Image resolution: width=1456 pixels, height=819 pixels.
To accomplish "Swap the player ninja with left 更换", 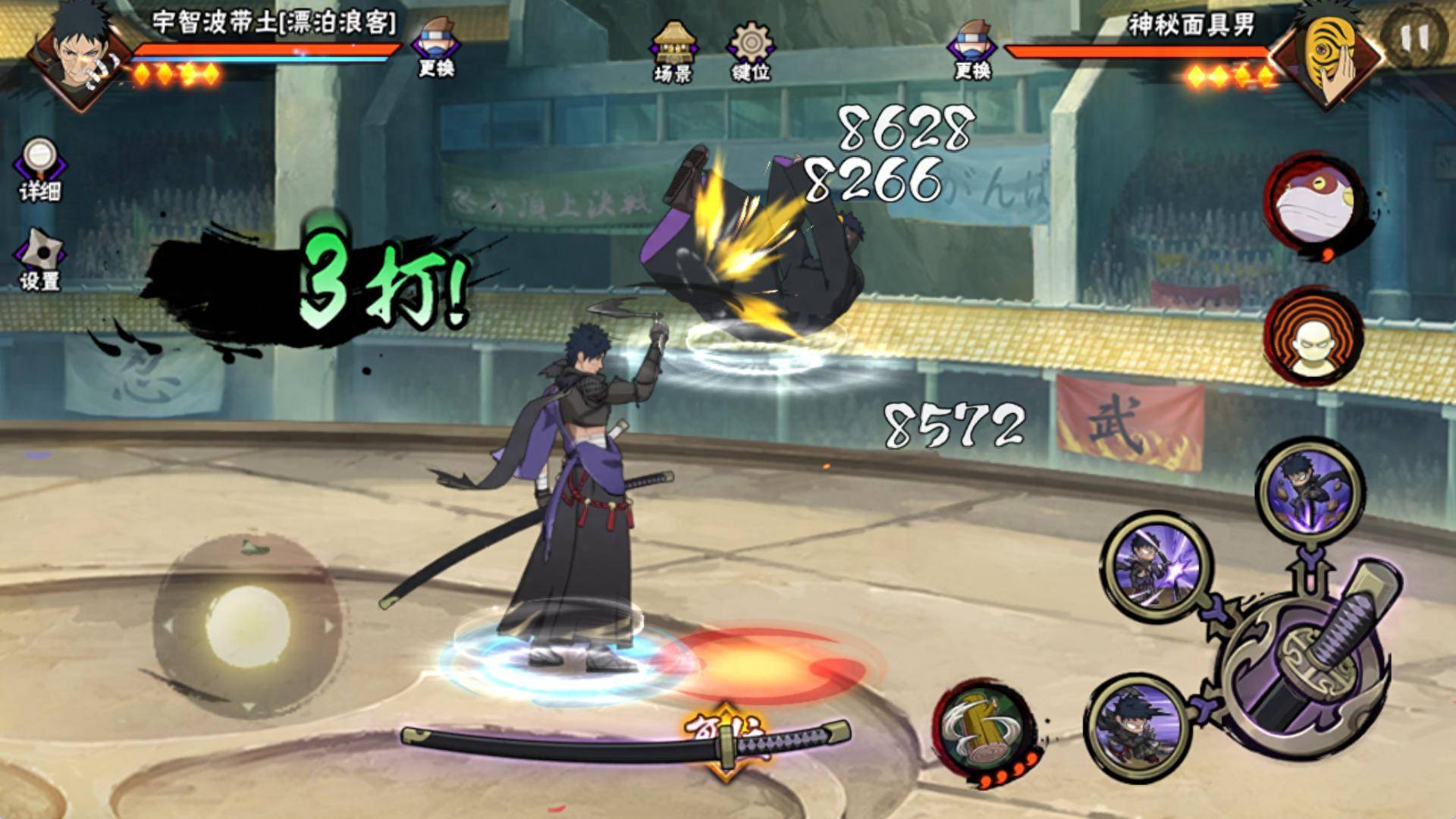I will [x=436, y=52].
